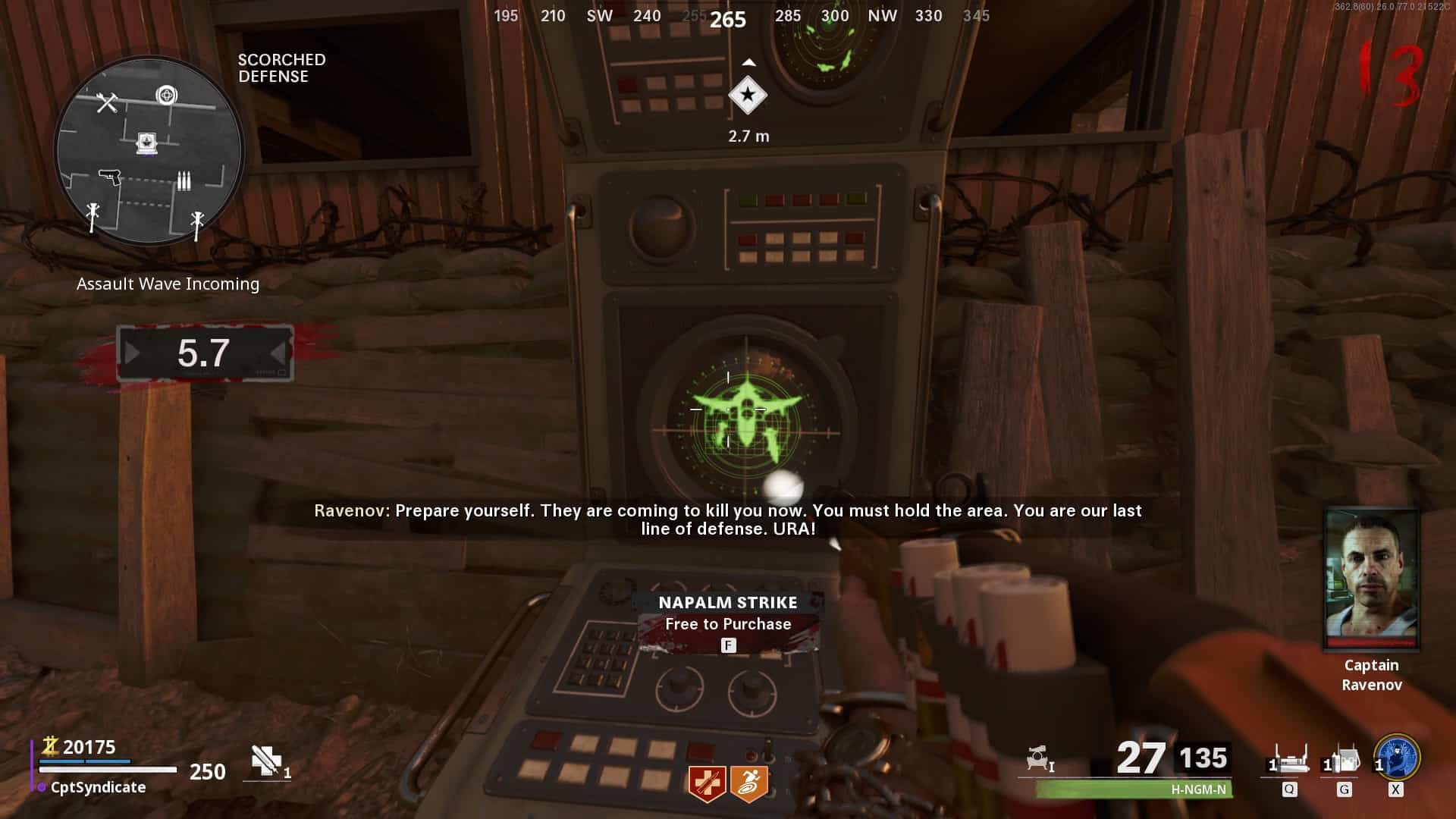Image resolution: width=1456 pixels, height=819 pixels.
Task: Select the Scorched Defense objective title
Action: click(281, 68)
